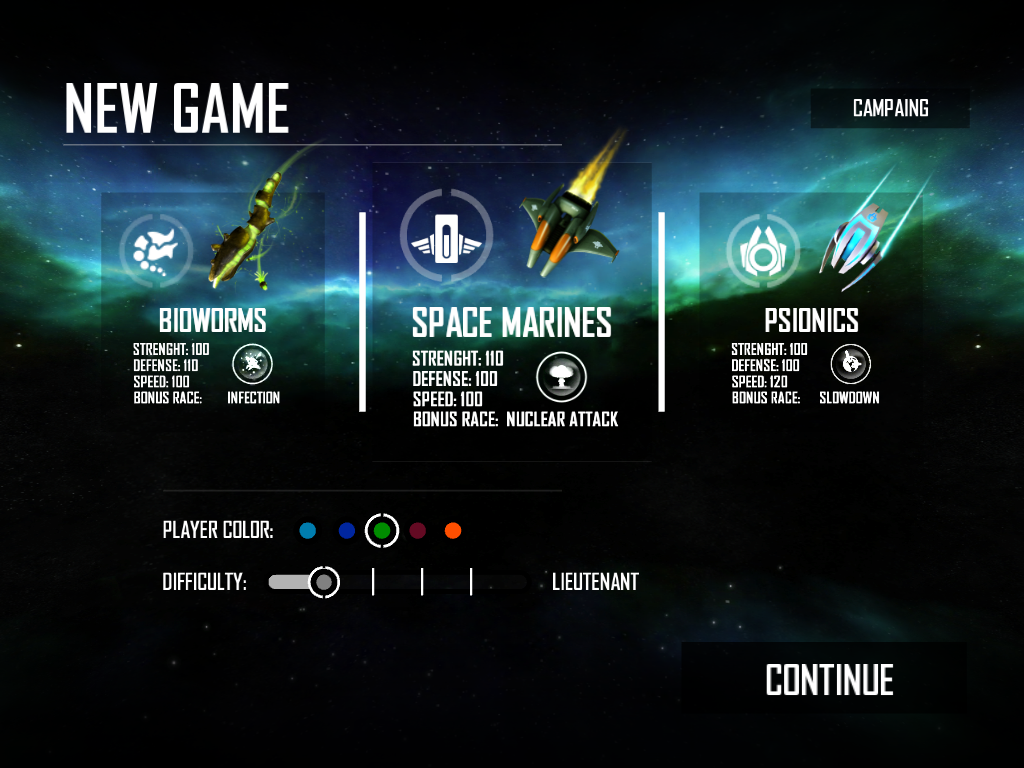Image resolution: width=1024 pixels, height=768 pixels.
Task: Click the green player color swatch
Action: click(382, 531)
